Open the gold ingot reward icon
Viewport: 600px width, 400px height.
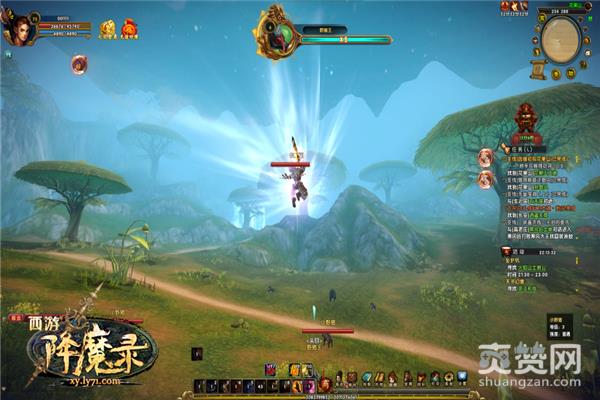(x=107, y=30)
